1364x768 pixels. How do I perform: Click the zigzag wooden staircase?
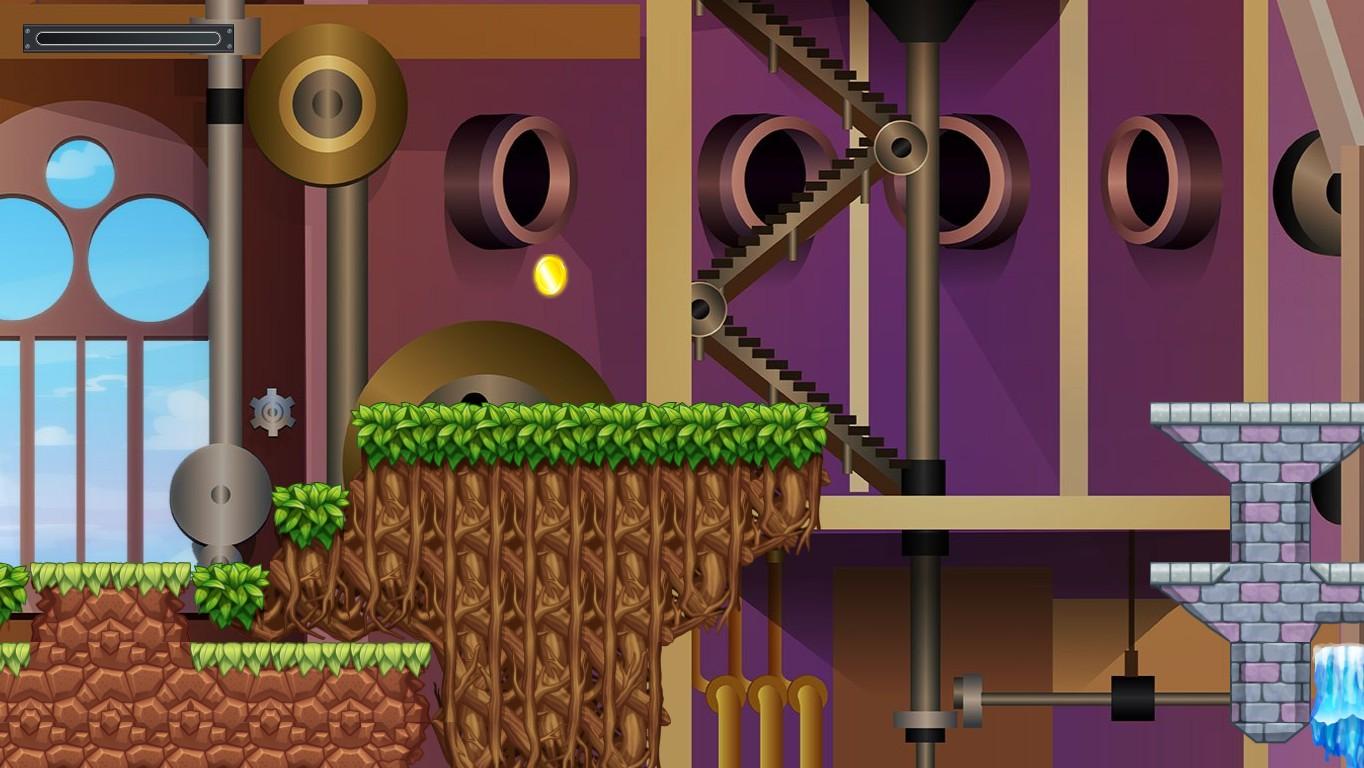pyautogui.click(x=800, y=230)
